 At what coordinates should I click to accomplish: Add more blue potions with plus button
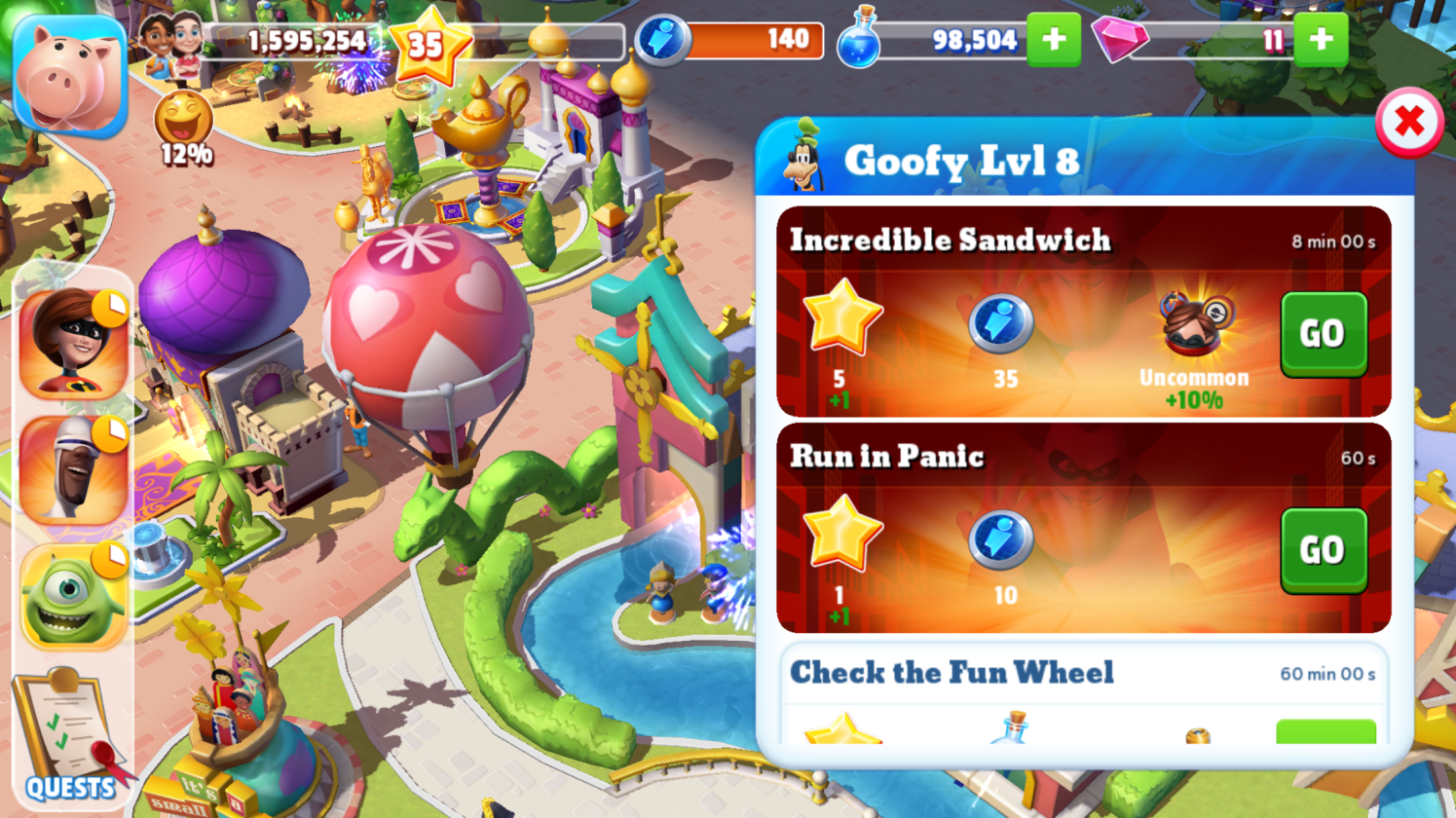click(1054, 40)
